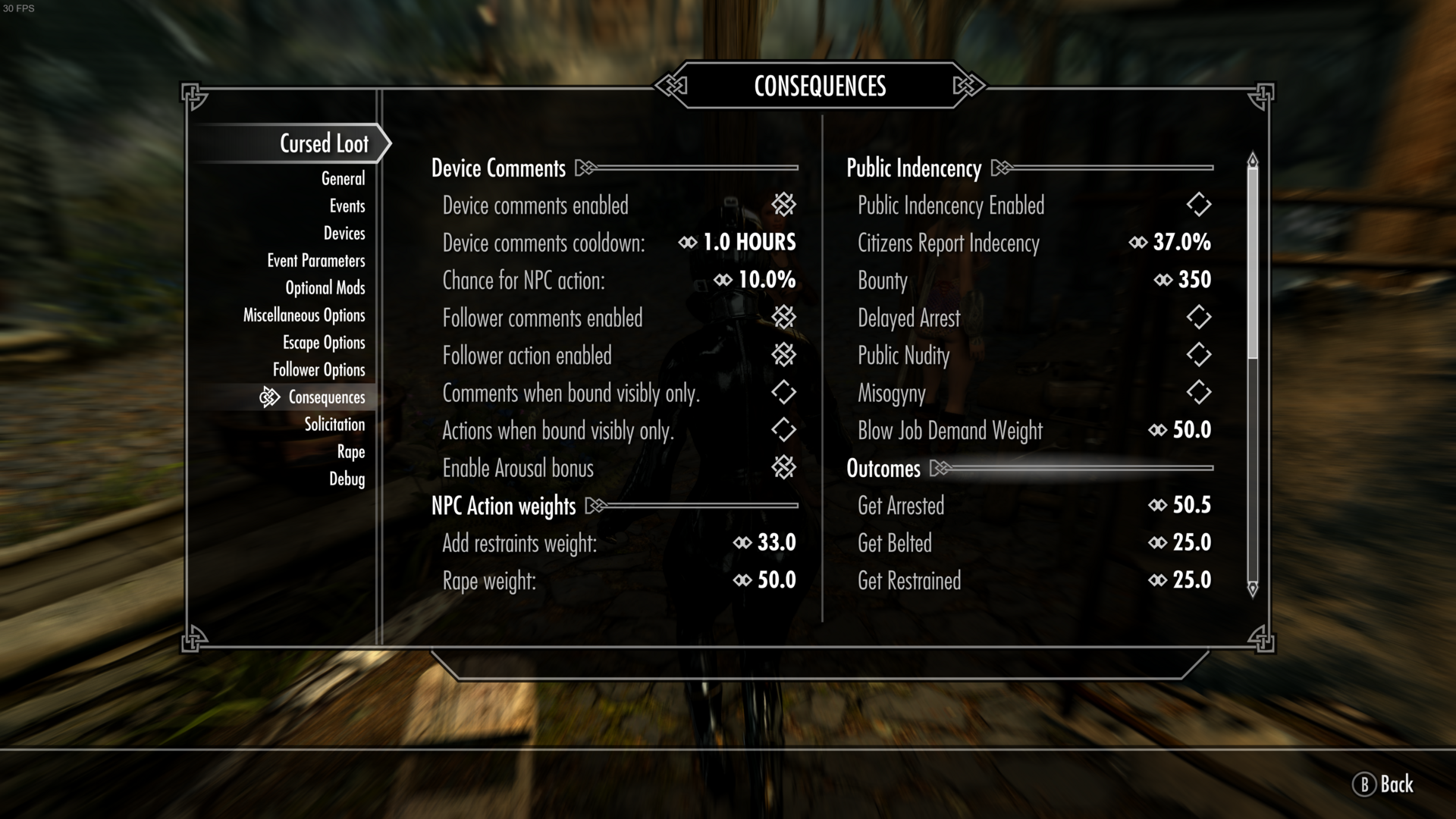Image resolution: width=1456 pixels, height=819 pixels.
Task: Select the Event Parameters category
Action: 315,260
